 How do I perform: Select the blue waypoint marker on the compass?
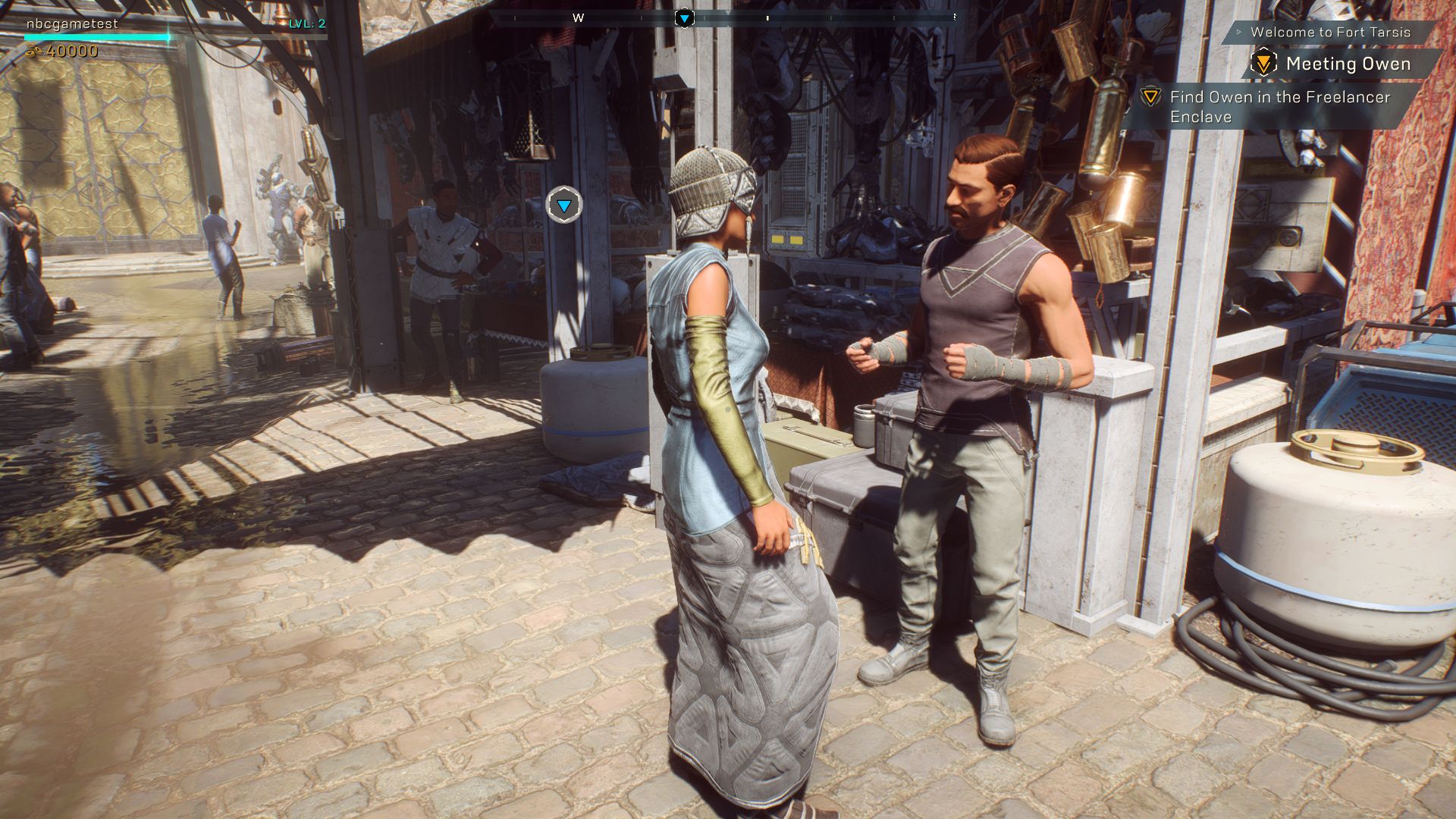684,17
